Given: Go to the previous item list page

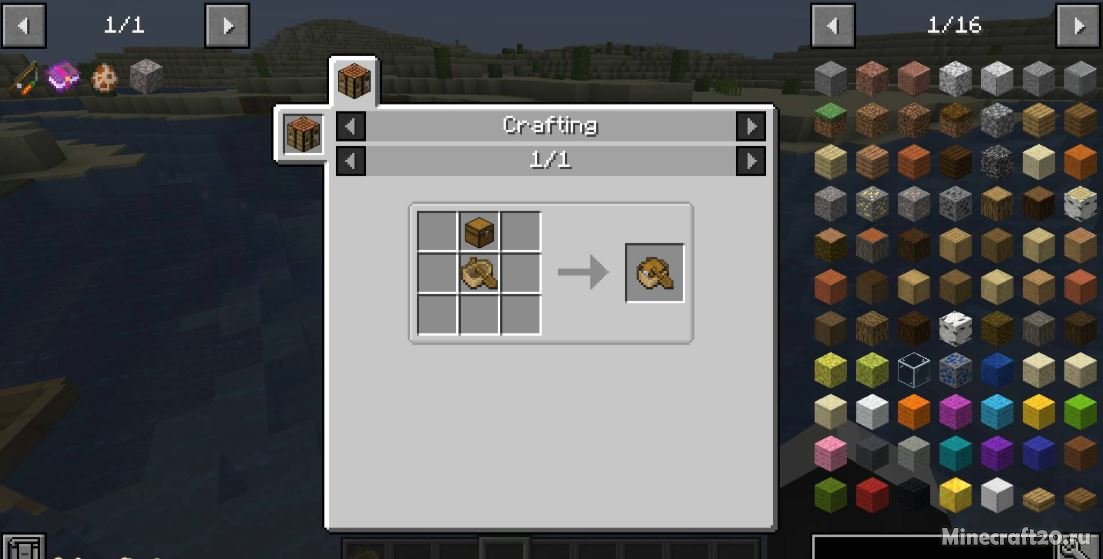Looking at the screenshot, I should point(832,25).
